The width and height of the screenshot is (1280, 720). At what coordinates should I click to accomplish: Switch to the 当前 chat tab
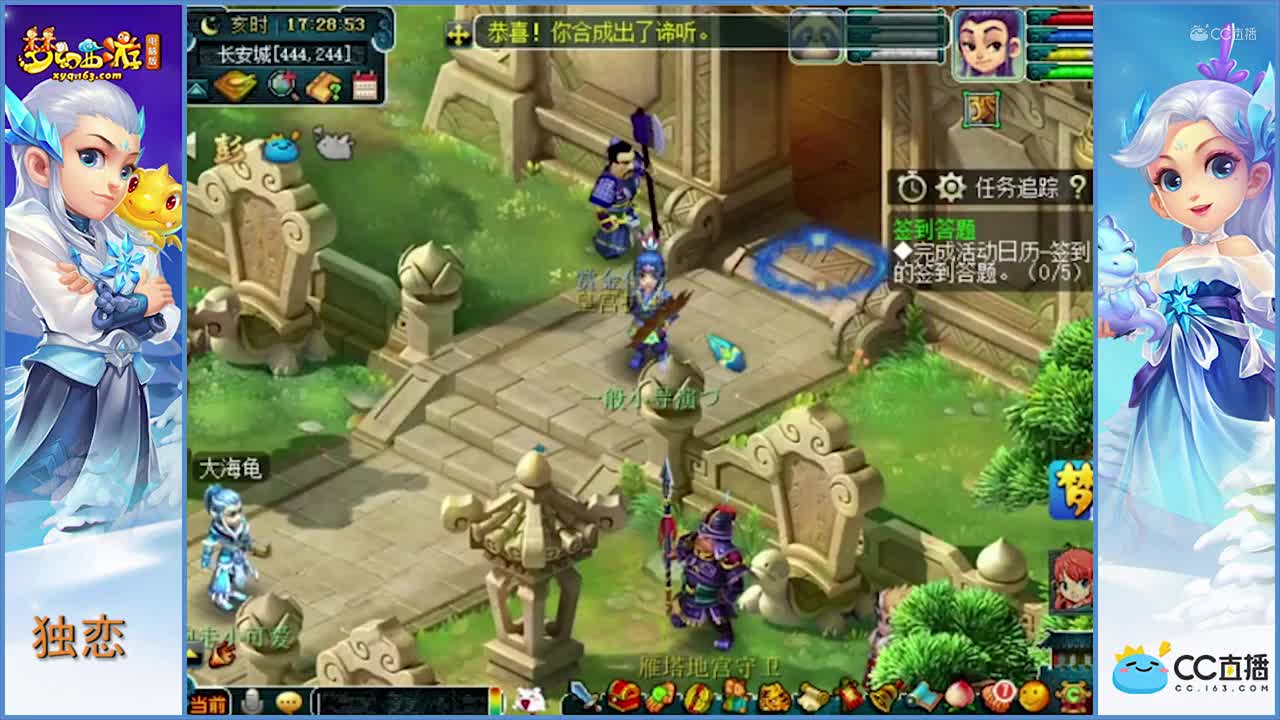pyautogui.click(x=209, y=701)
